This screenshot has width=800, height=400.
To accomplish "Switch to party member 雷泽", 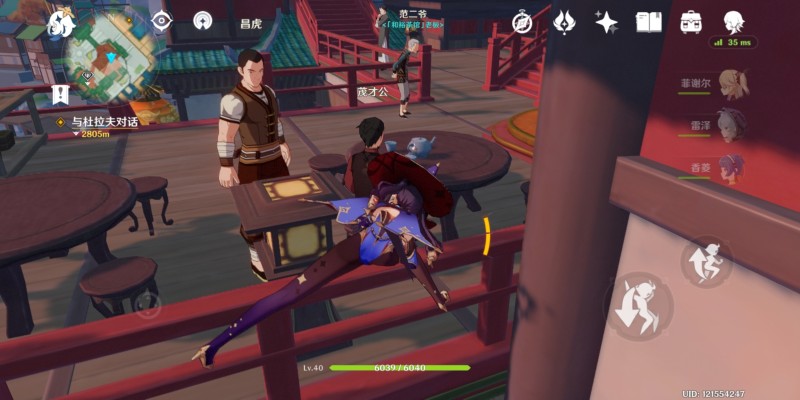I will click(x=731, y=126).
